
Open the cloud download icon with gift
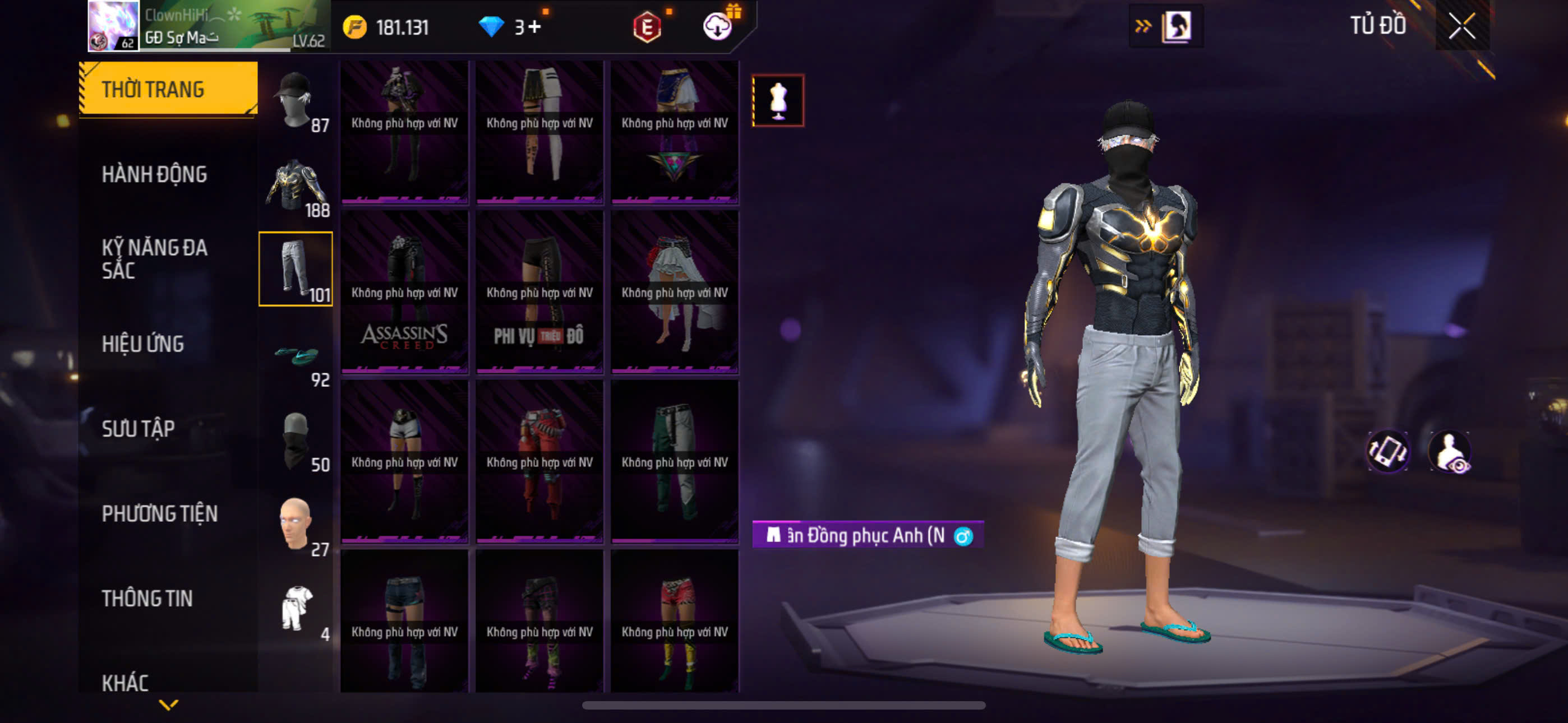click(x=718, y=26)
